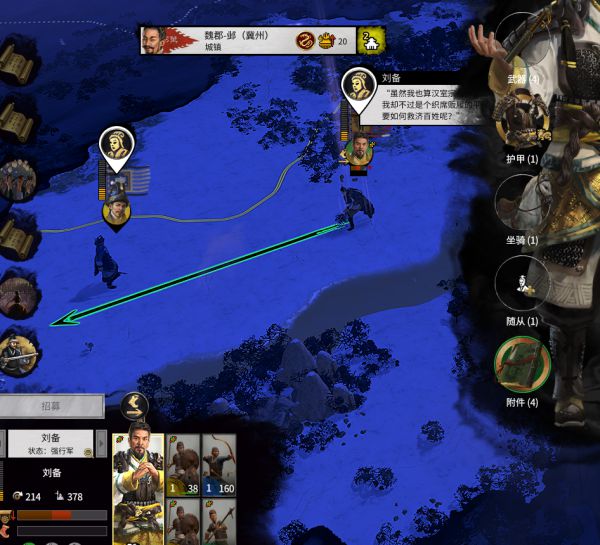Click the 刘备 army name panel

52,443
